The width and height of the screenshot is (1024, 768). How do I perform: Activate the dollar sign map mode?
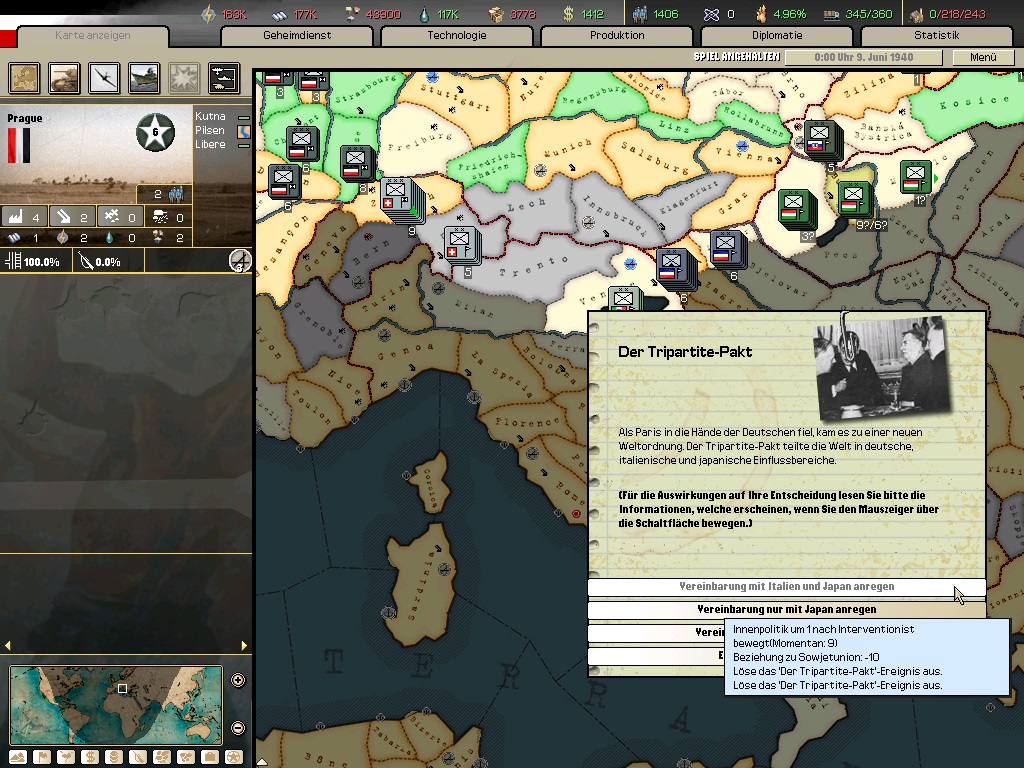click(89, 757)
